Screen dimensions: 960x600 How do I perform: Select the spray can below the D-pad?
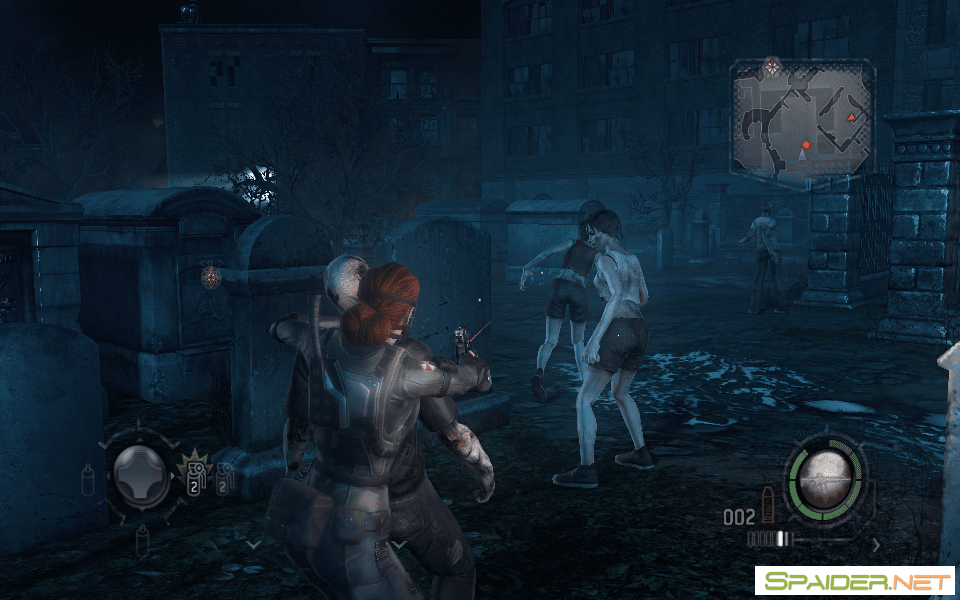coord(142,541)
